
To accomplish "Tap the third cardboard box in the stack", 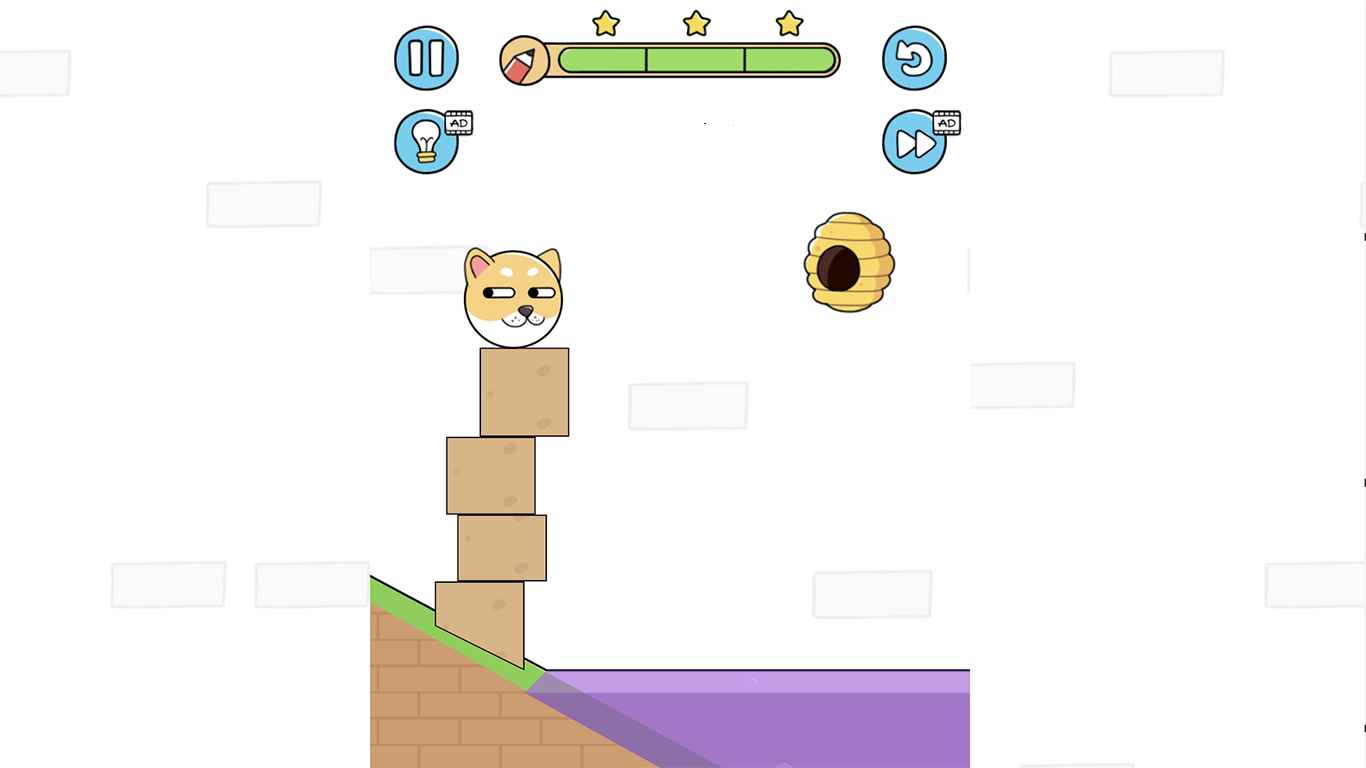I will pos(501,547).
